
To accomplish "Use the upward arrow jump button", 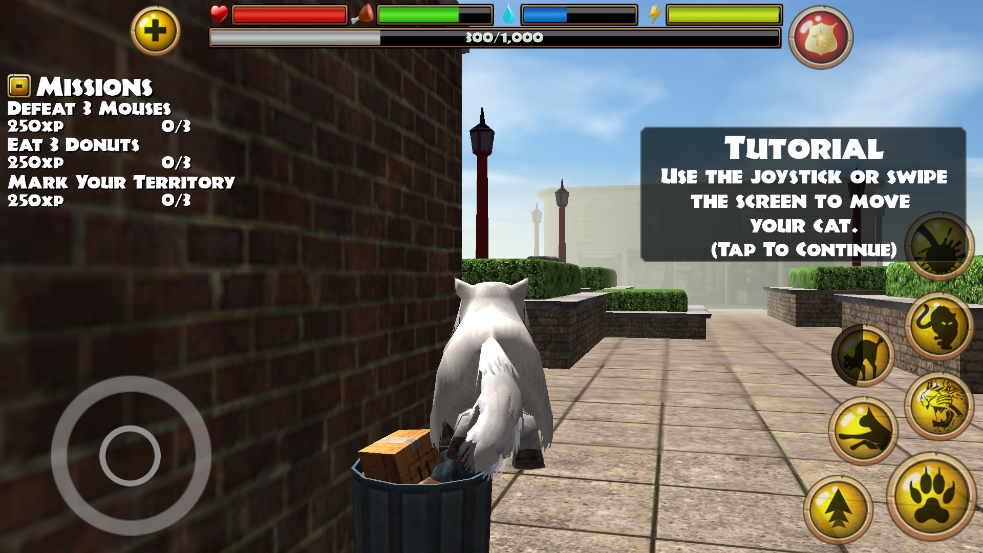I will click(x=838, y=509).
